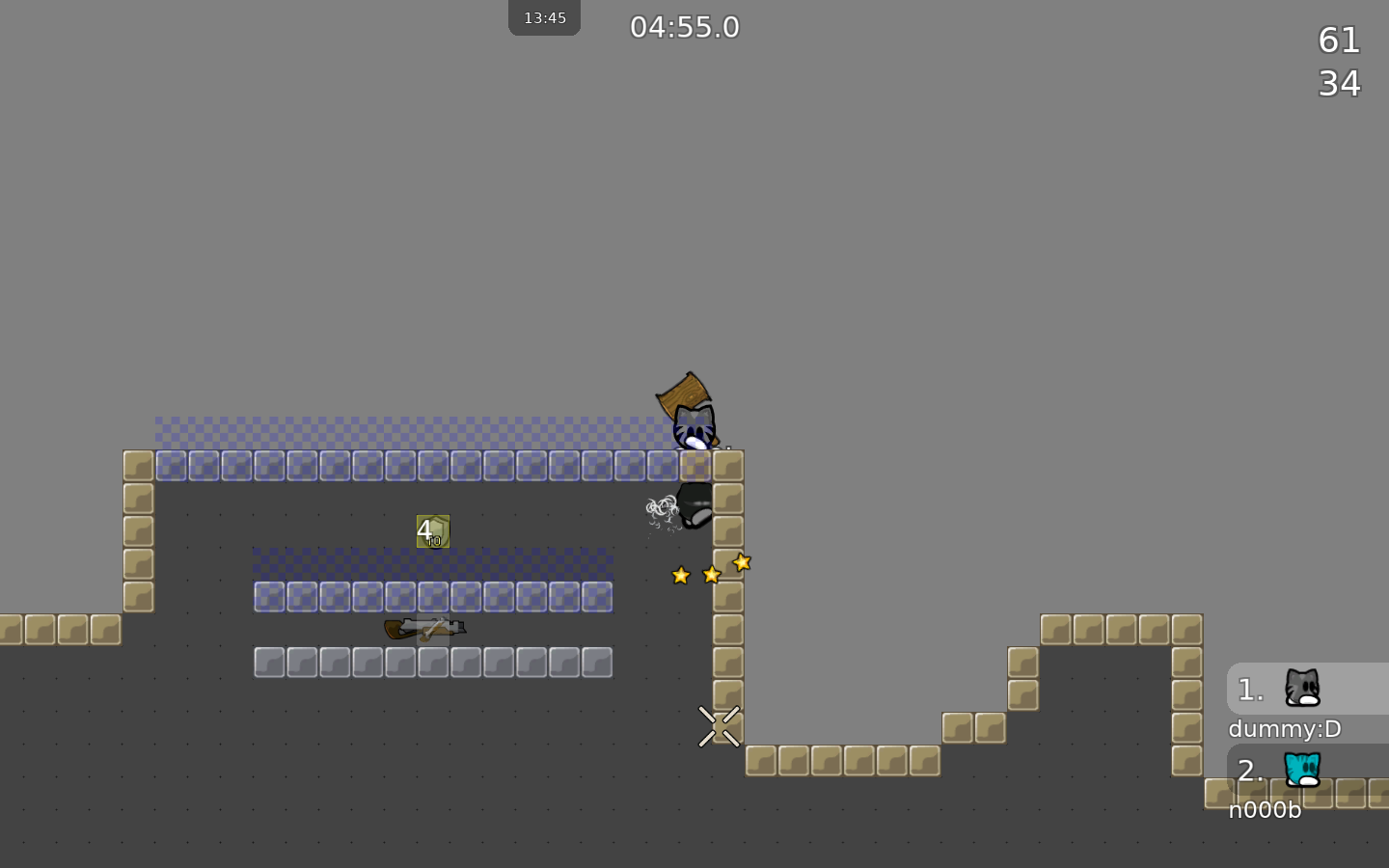Click the hammer weapon above the player

pos(685,393)
